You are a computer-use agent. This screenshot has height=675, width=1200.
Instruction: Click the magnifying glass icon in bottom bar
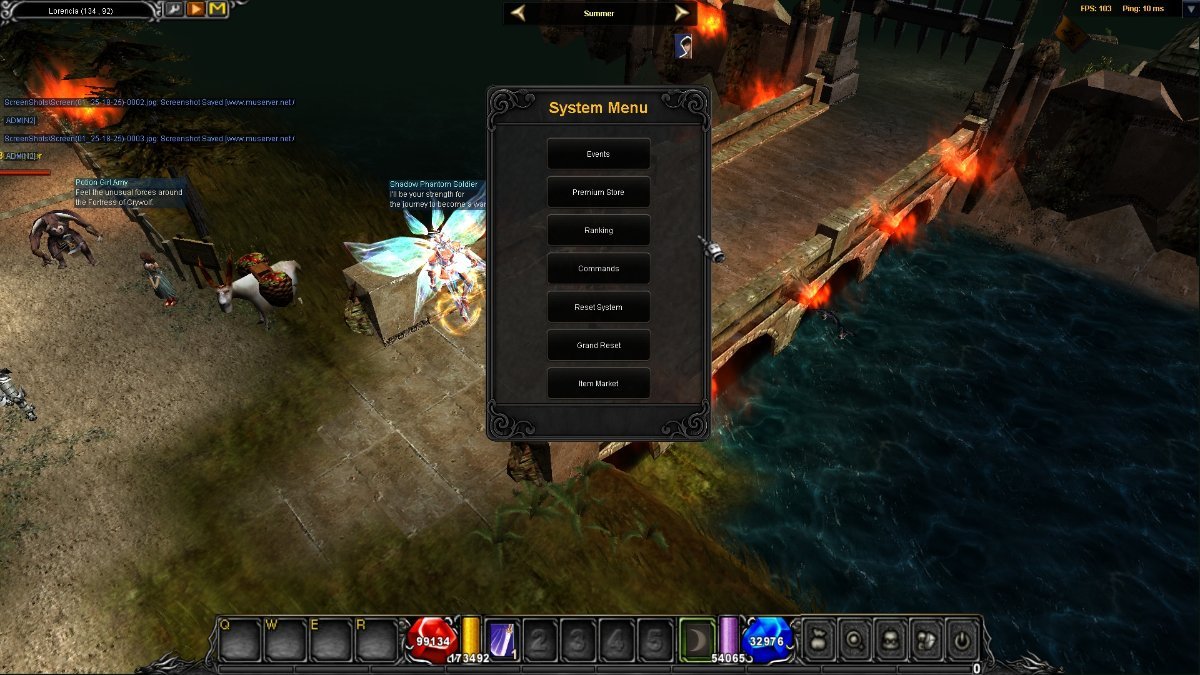[x=855, y=638]
